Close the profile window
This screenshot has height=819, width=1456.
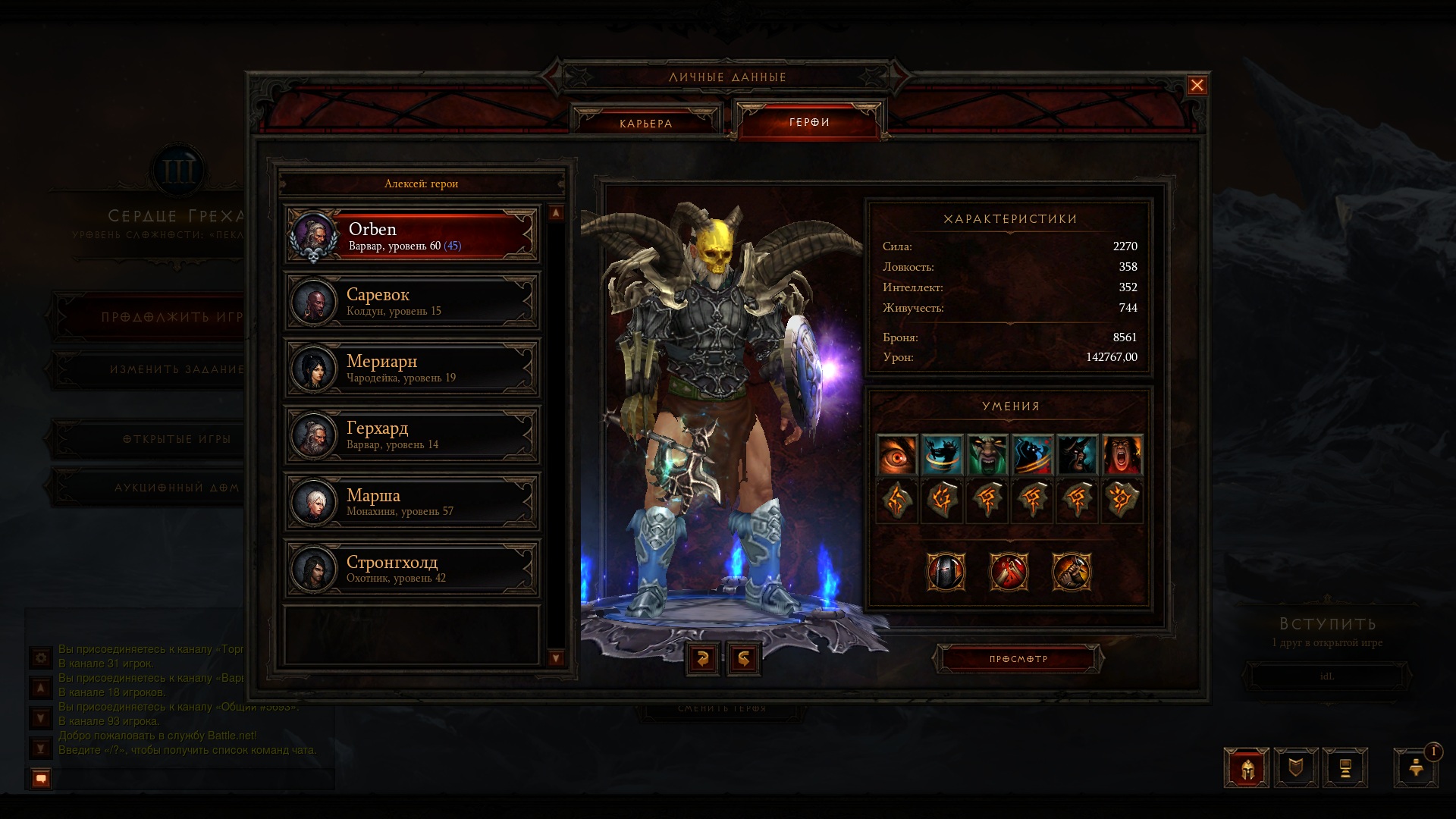[x=1197, y=86]
